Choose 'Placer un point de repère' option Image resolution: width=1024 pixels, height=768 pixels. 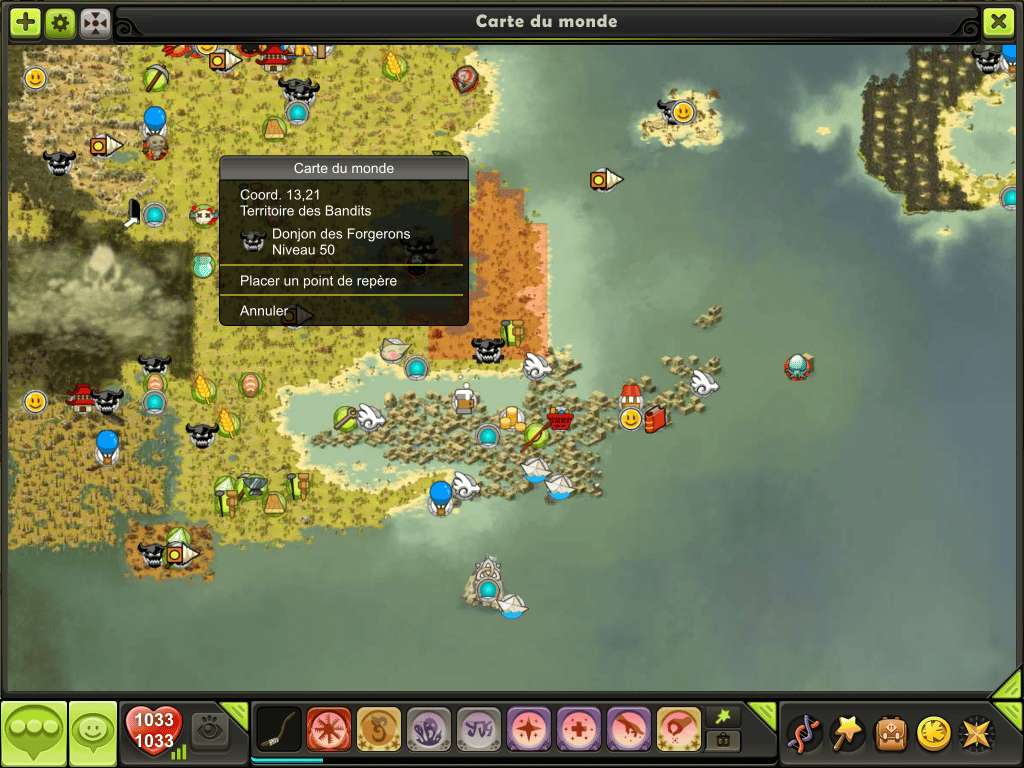pos(318,281)
